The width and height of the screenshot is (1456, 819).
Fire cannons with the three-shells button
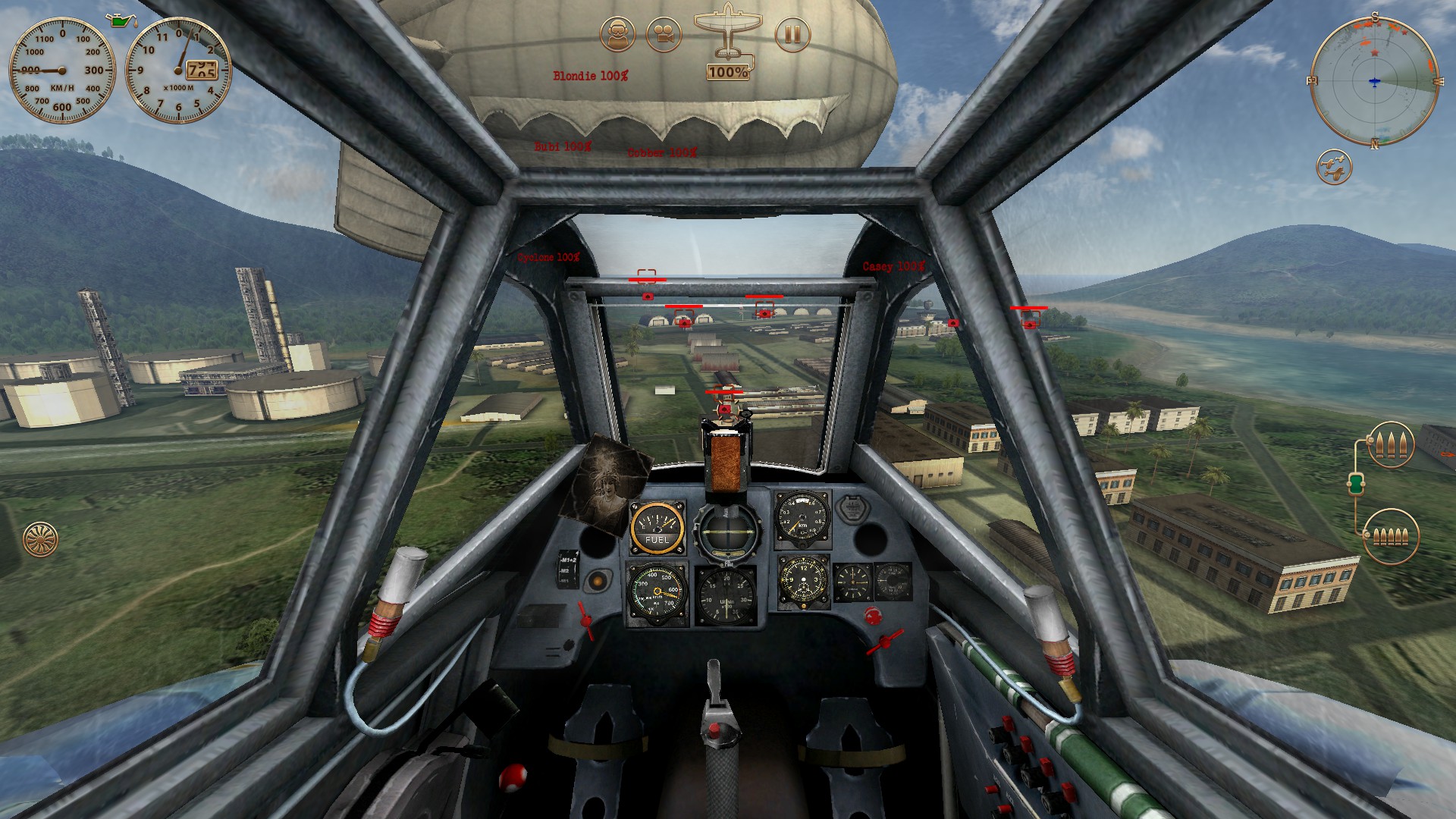coord(1391,444)
